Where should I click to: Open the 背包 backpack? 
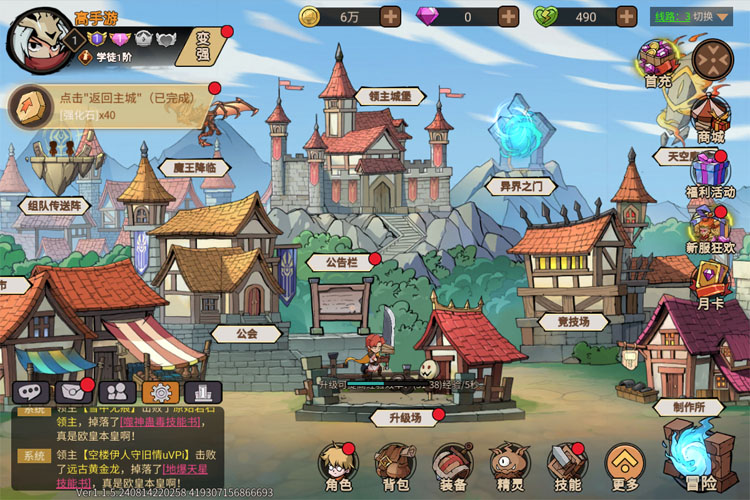coord(395,465)
